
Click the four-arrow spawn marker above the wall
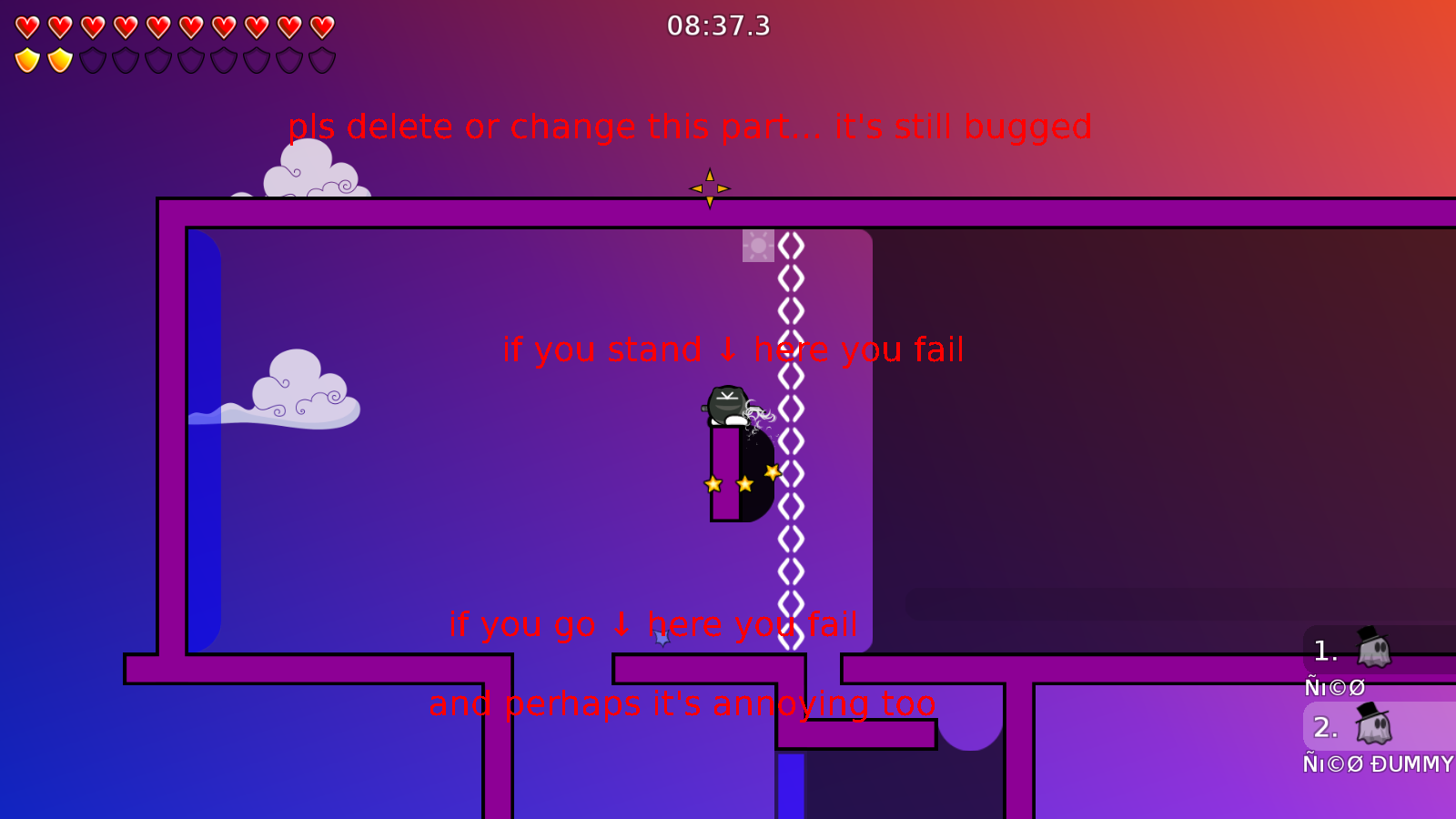tap(710, 188)
